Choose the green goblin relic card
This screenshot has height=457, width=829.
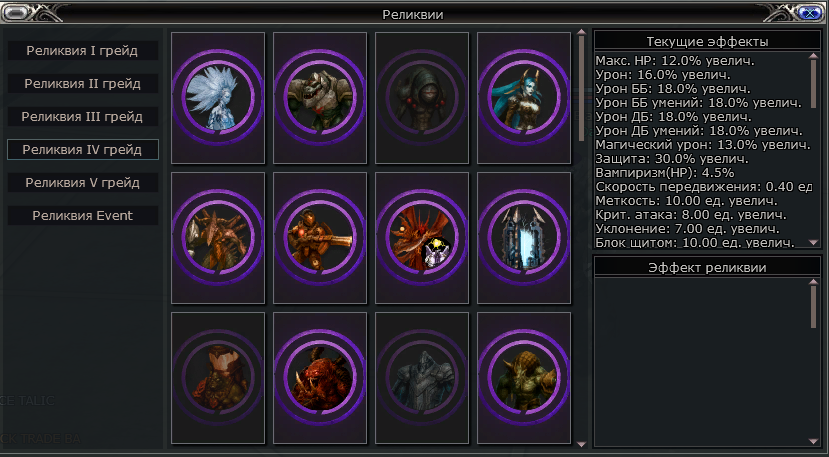(x=524, y=378)
